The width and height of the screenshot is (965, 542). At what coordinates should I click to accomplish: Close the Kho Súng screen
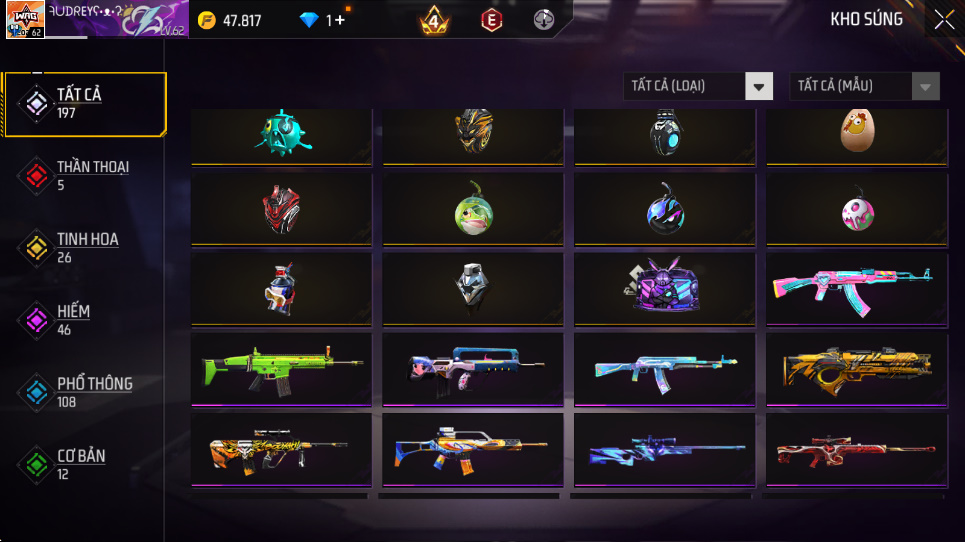coord(943,20)
